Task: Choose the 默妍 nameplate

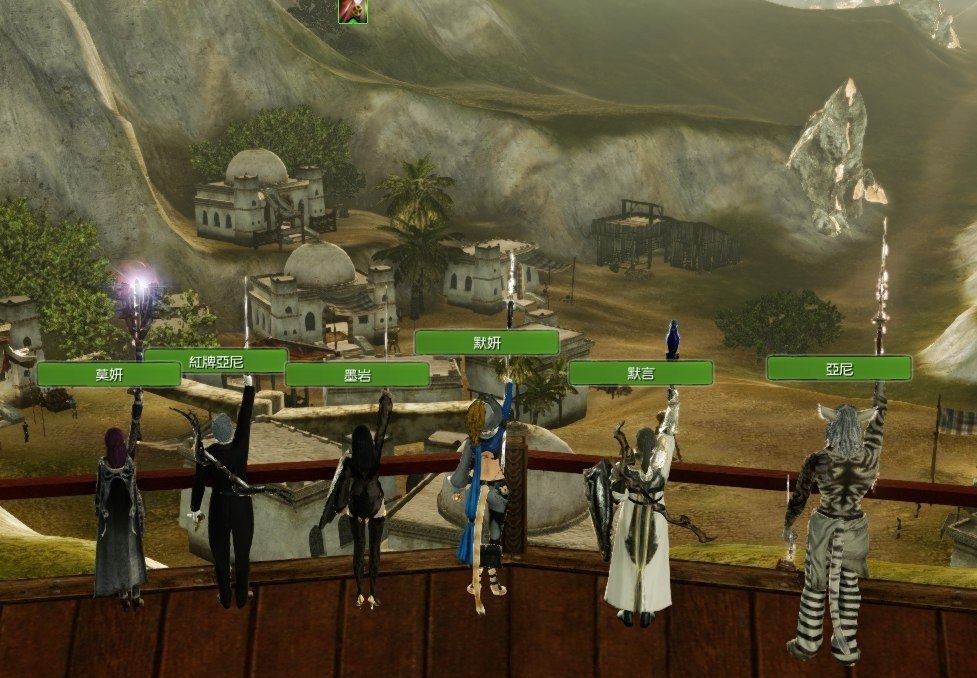Action: pyautogui.click(x=486, y=342)
